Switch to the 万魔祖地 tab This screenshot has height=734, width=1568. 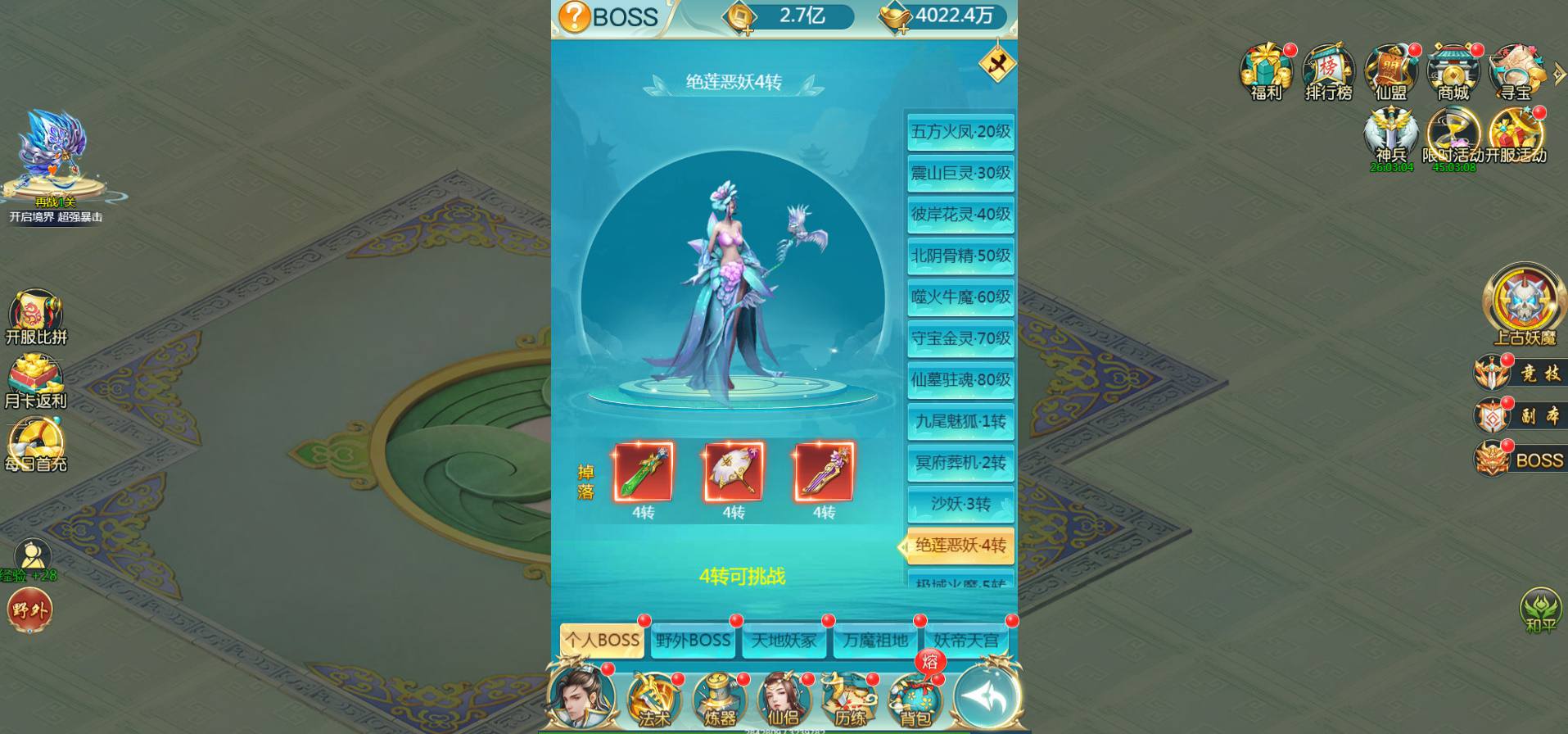(876, 641)
